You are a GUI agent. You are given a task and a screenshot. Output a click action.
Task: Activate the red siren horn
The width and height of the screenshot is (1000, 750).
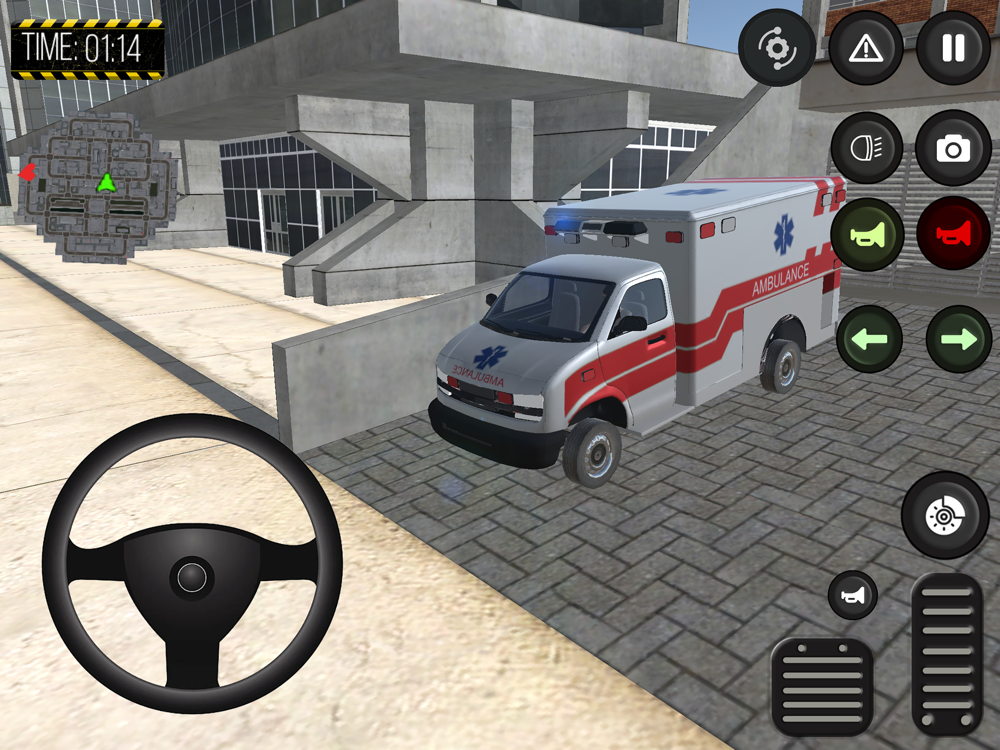pyautogui.click(x=953, y=234)
